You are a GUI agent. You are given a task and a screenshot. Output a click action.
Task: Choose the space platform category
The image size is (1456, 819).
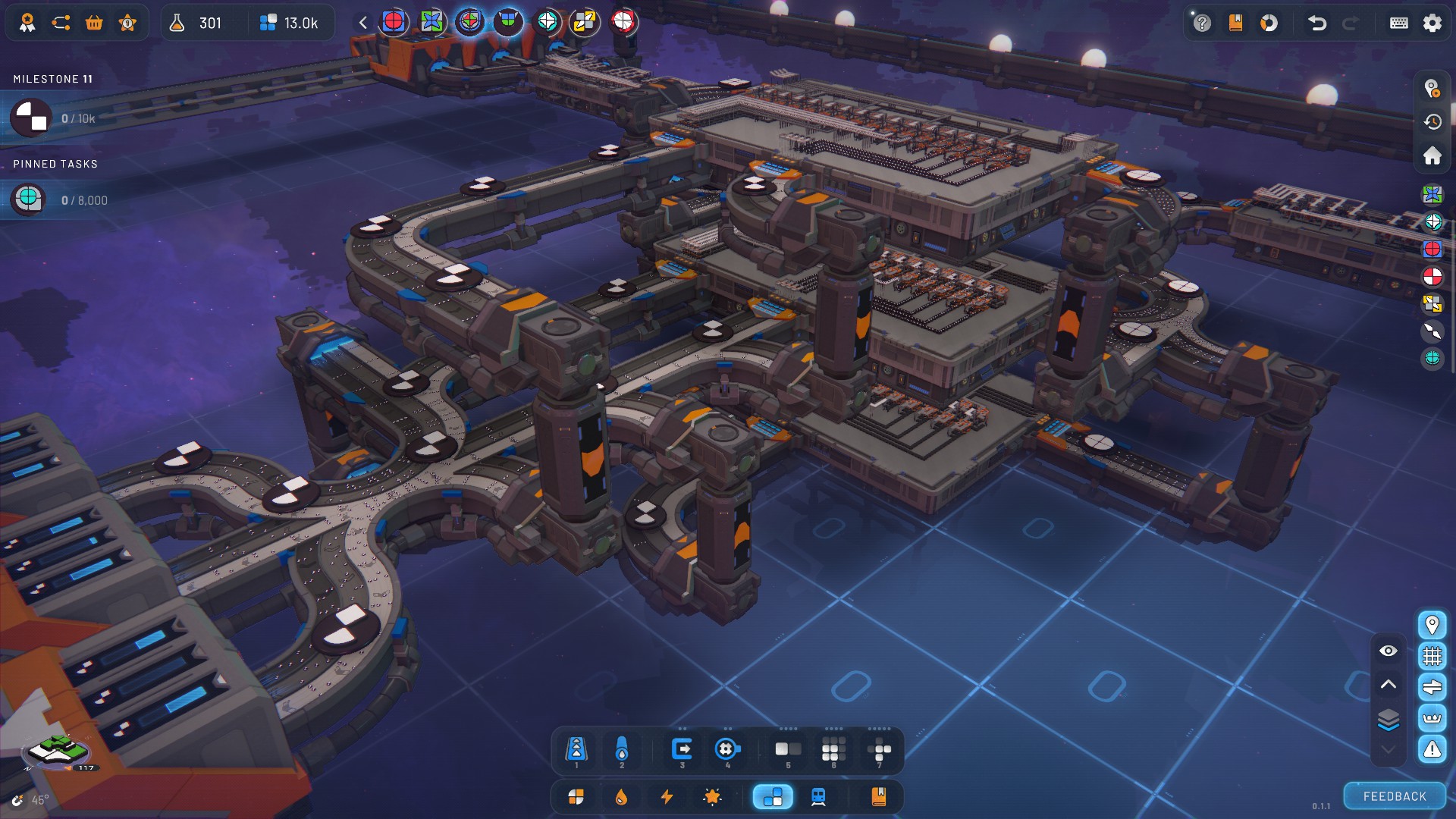(x=773, y=797)
